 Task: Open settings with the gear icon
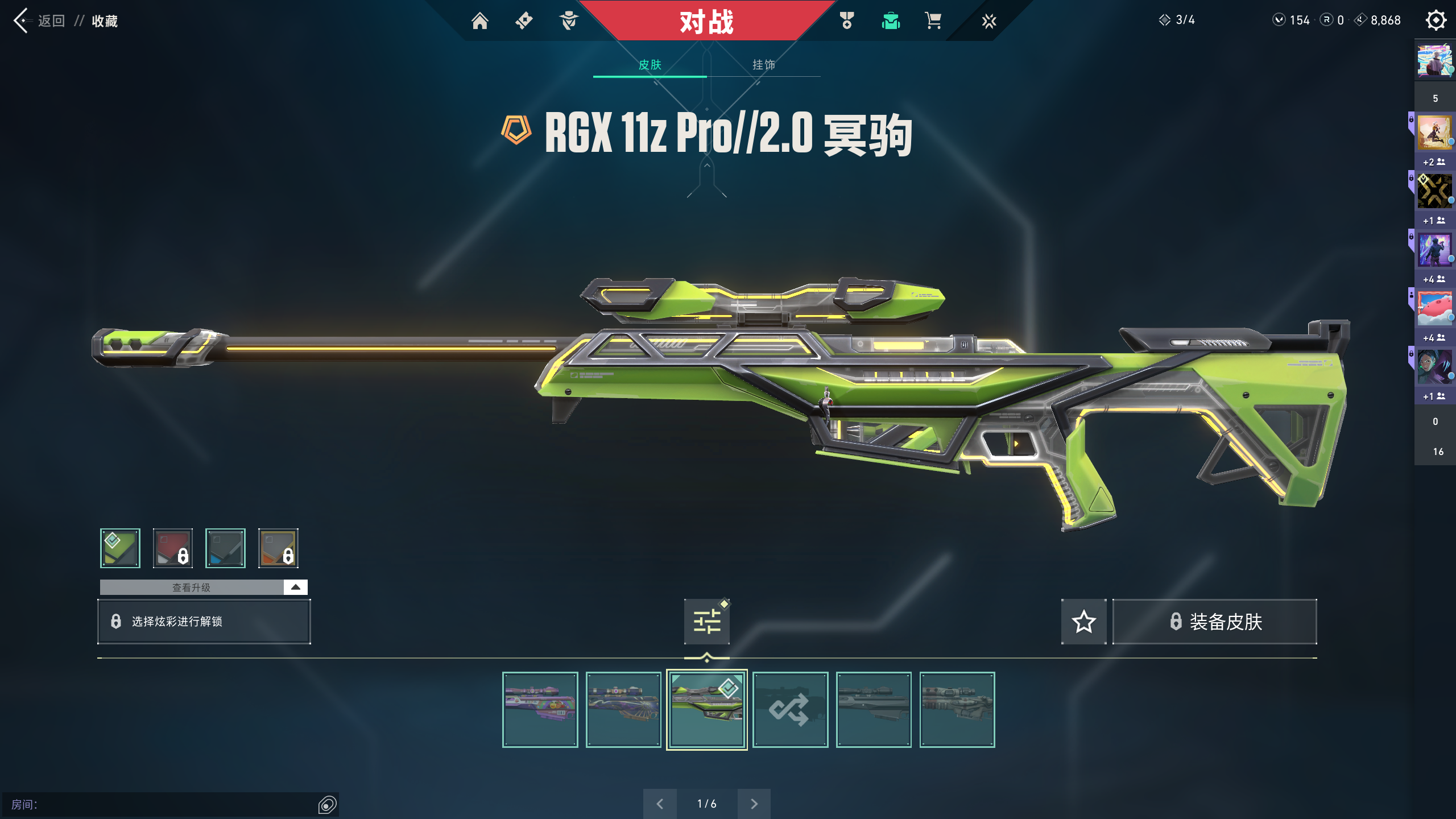click(1436, 20)
